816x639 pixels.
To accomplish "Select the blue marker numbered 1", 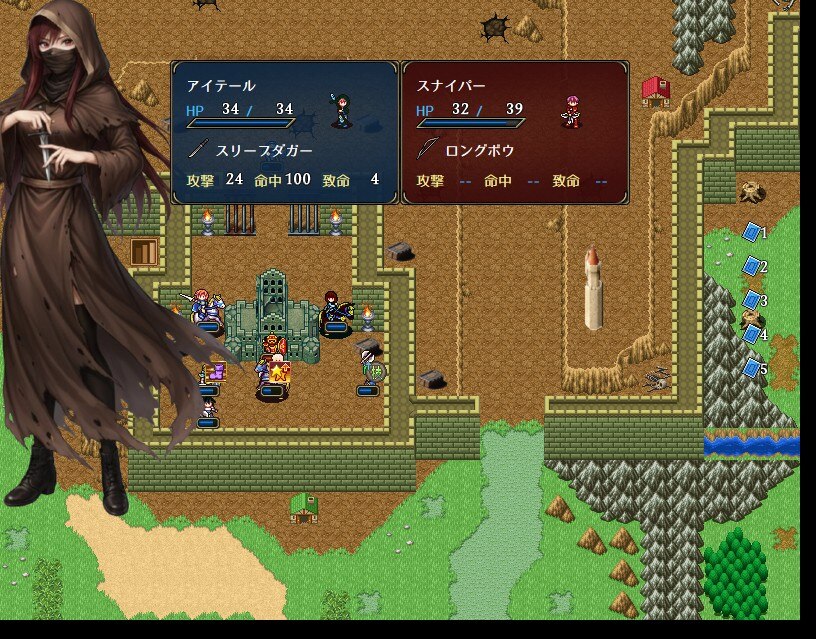I will click(752, 232).
